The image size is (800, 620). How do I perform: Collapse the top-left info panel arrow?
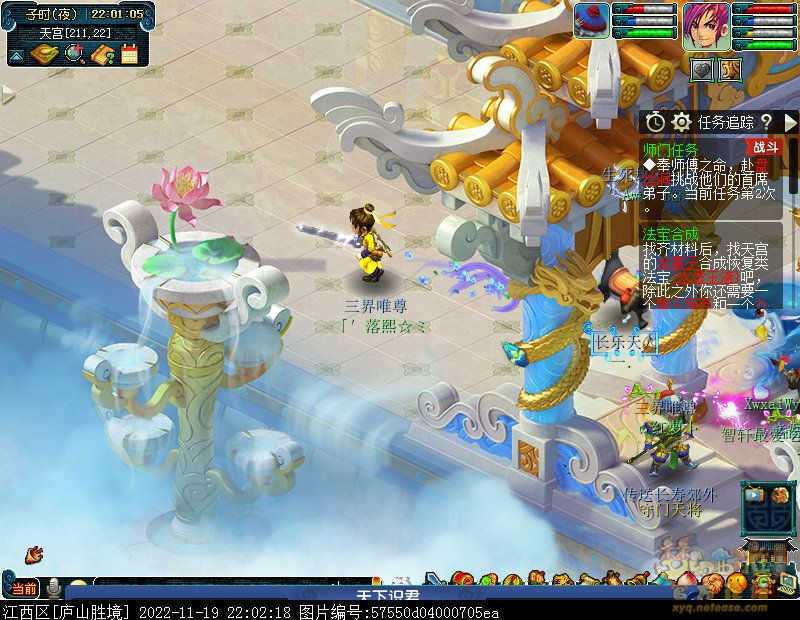(16, 57)
